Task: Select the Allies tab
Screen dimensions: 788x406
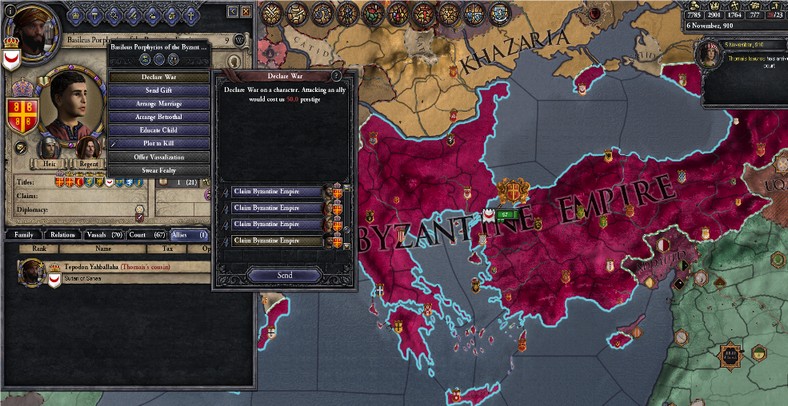Action: [189, 234]
